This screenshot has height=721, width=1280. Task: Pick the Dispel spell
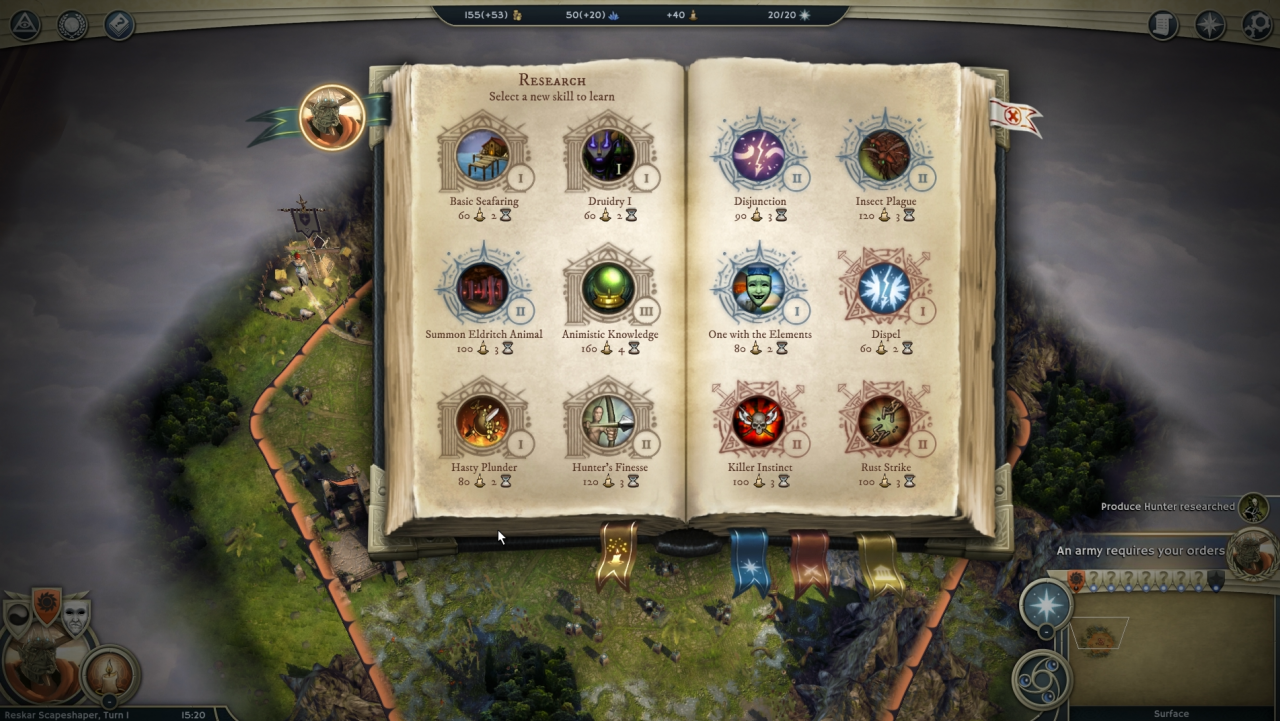pyautogui.click(x=885, y=289)
